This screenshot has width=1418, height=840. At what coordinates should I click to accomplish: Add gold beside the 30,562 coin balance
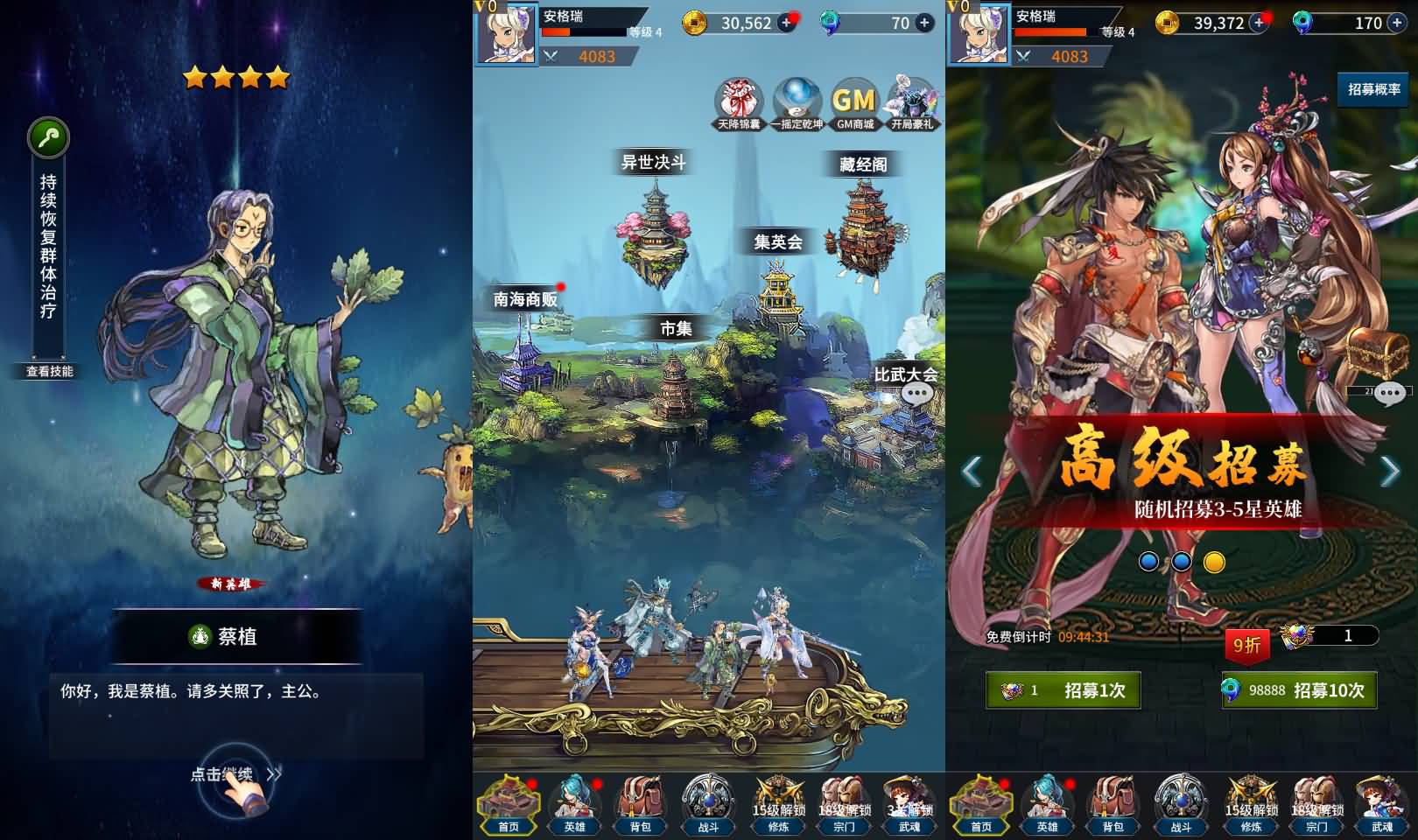pos(787,24)
